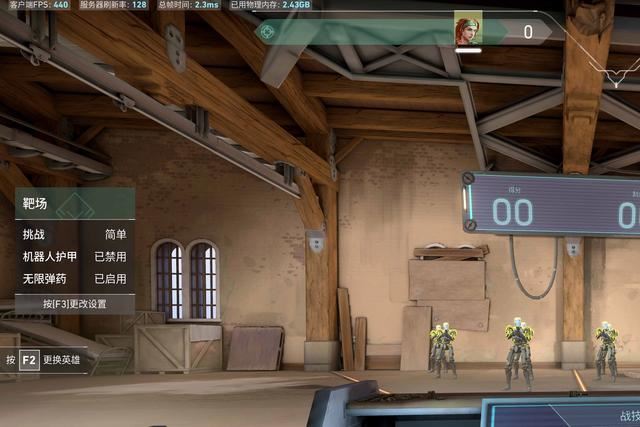The image size is (640, 427).
Task: Click the target icon on the top bar
Action: [x=266, y=31]
